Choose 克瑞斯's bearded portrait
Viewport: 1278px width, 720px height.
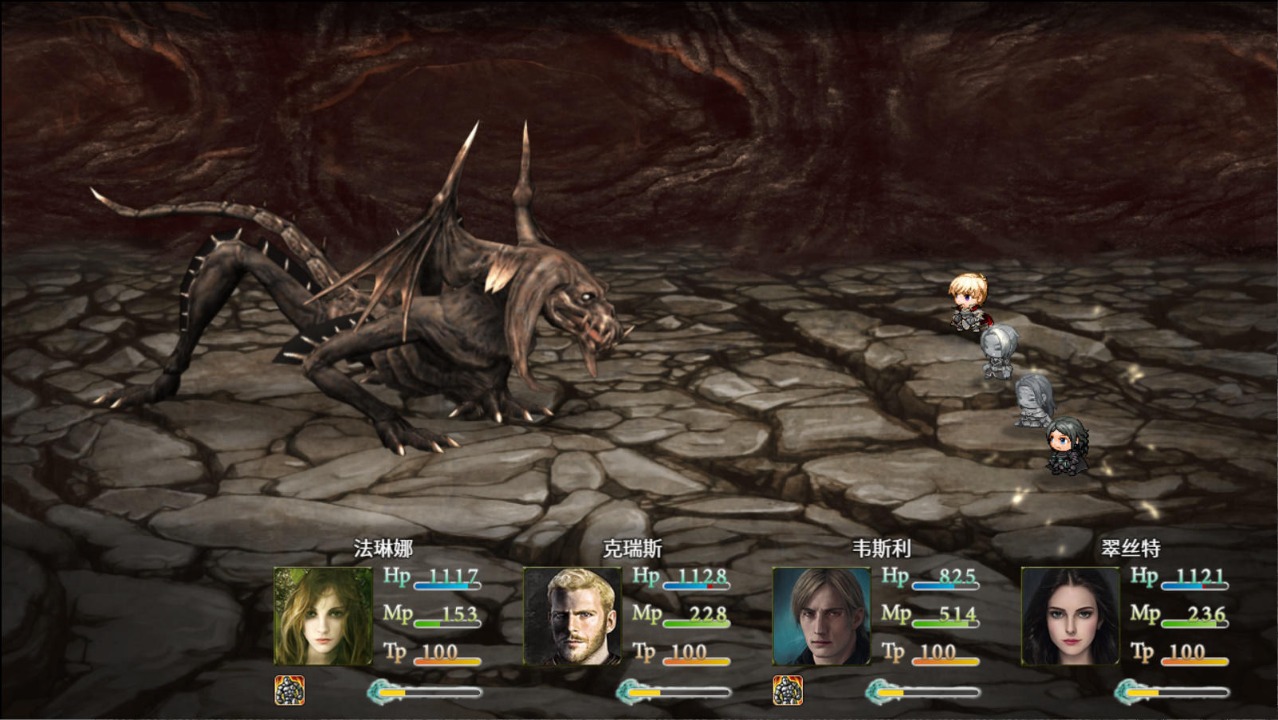572,616
